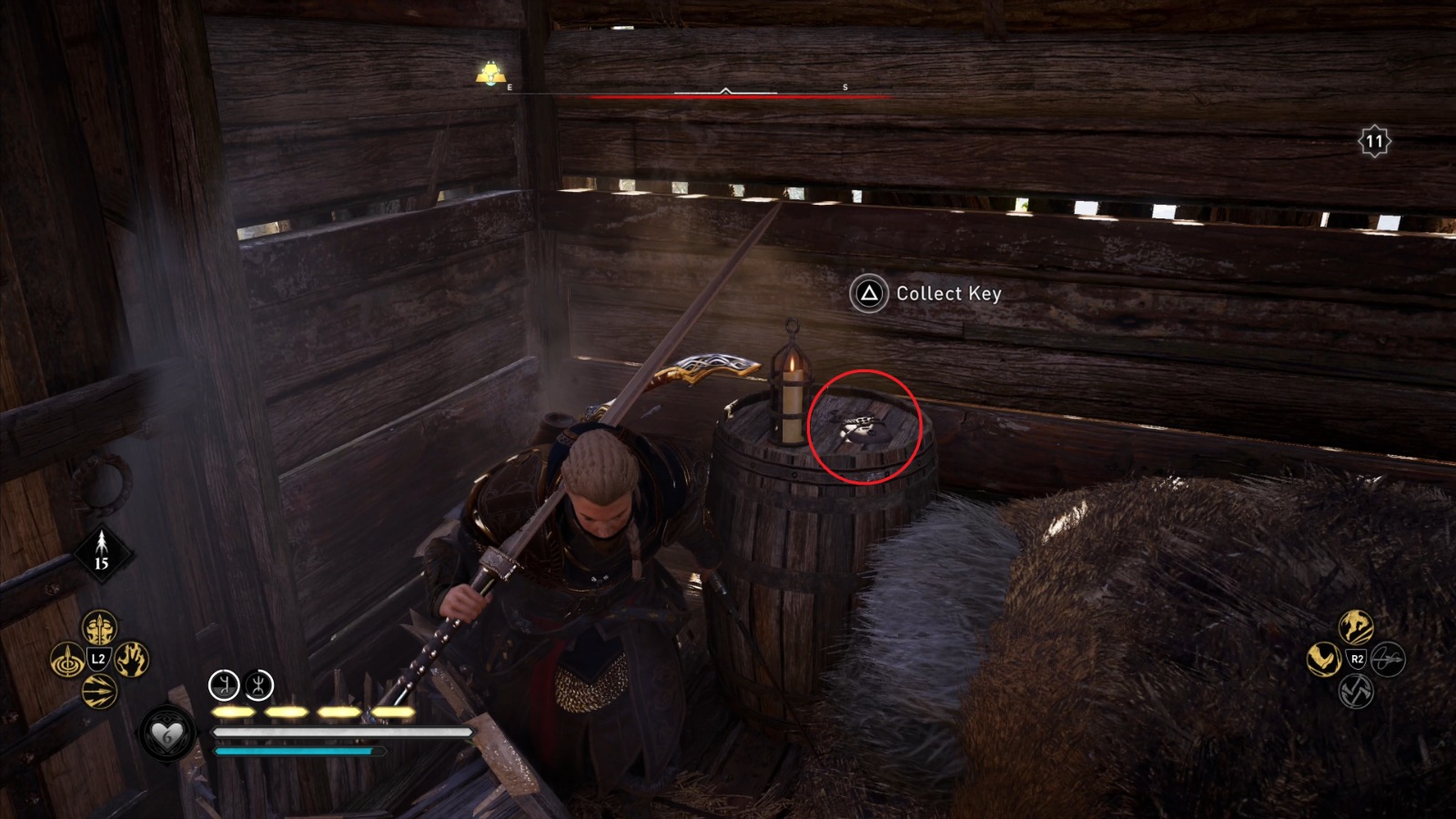Click the arrow counter showing 15

click(100, 551)
